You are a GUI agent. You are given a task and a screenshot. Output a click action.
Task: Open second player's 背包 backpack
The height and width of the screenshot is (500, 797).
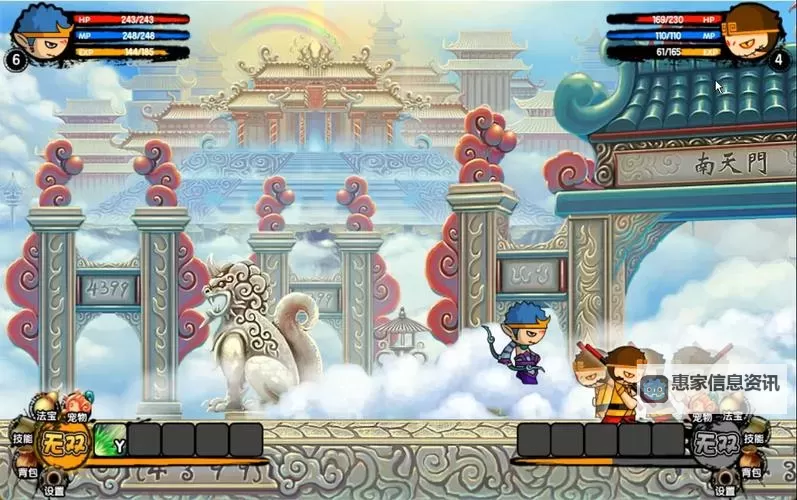pyautogui.click(x=752, y=470)
